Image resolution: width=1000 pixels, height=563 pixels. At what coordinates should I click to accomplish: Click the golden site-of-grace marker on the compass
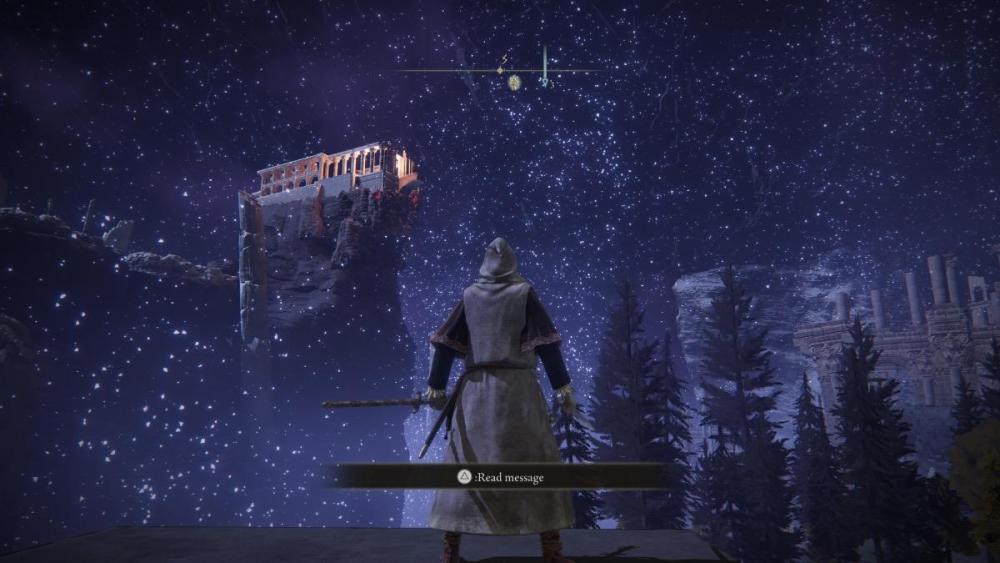(x=514, y=82)
